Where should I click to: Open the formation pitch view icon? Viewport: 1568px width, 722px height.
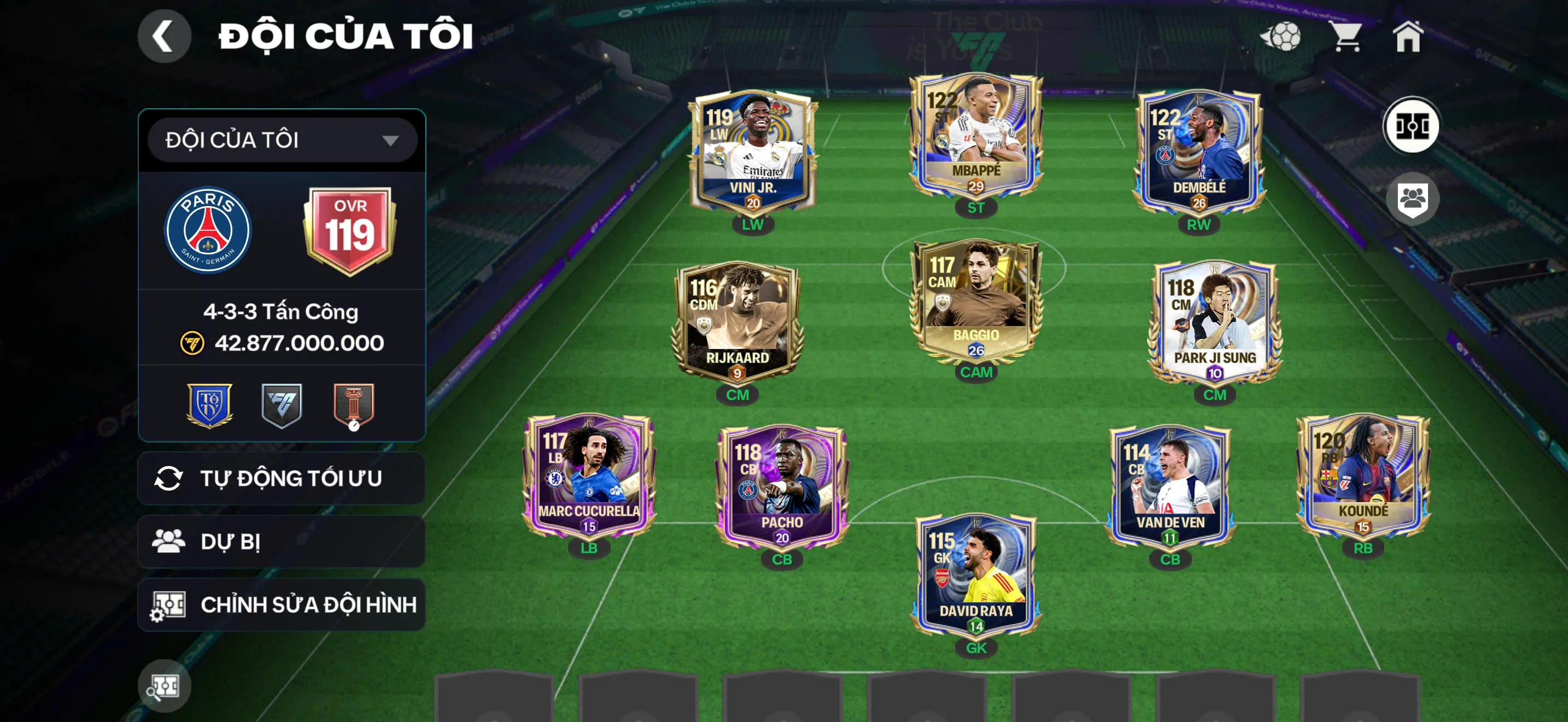1412,127
